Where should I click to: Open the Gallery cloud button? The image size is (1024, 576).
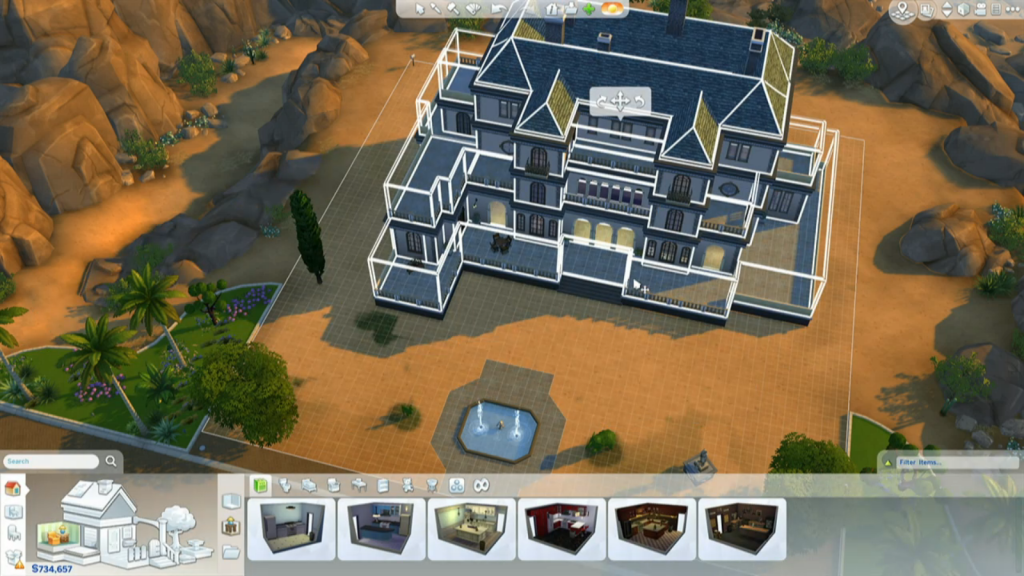pos(611,9)
